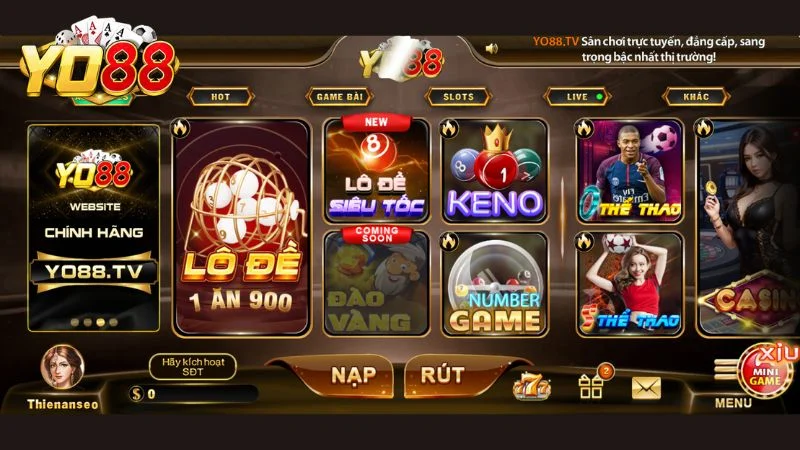This screenshot has width=800, height=450.
Task: Click the NẠP deposit button
Action: [x=353, y=375]
